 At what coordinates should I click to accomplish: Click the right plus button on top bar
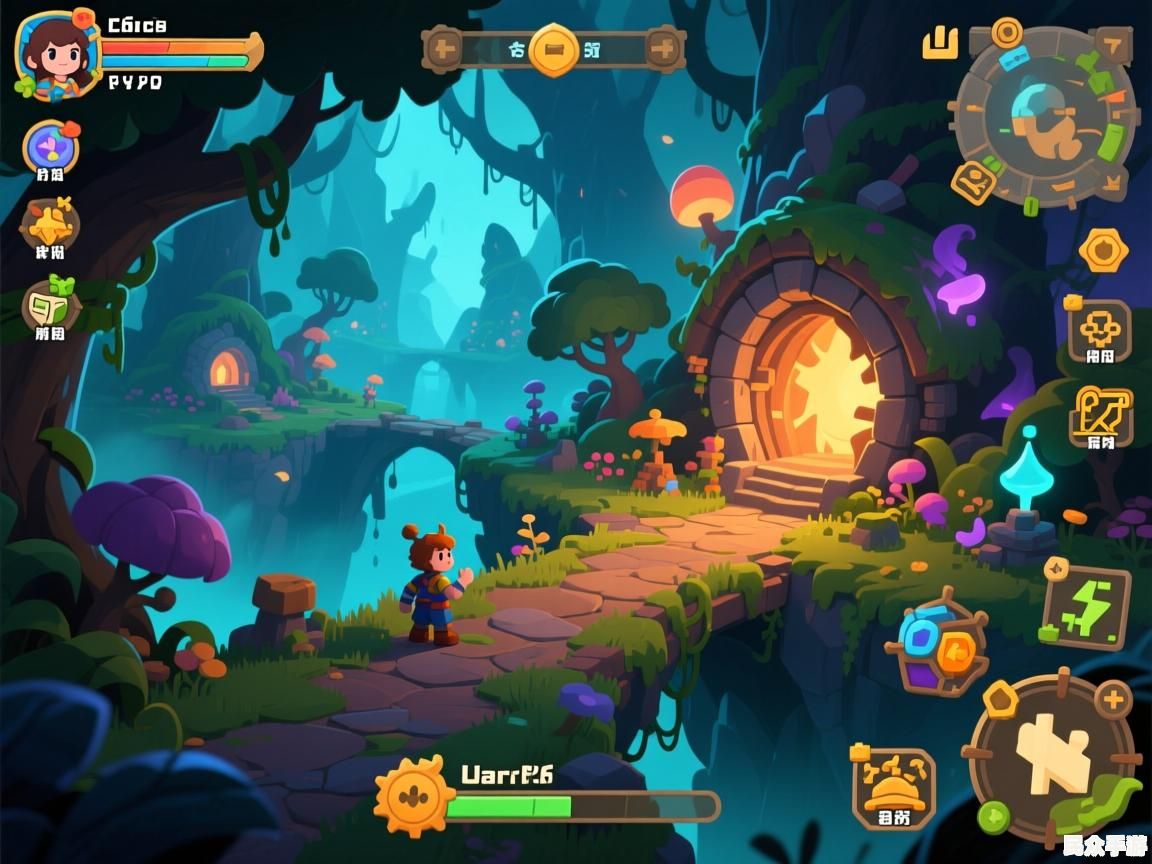tap(662, 47)
